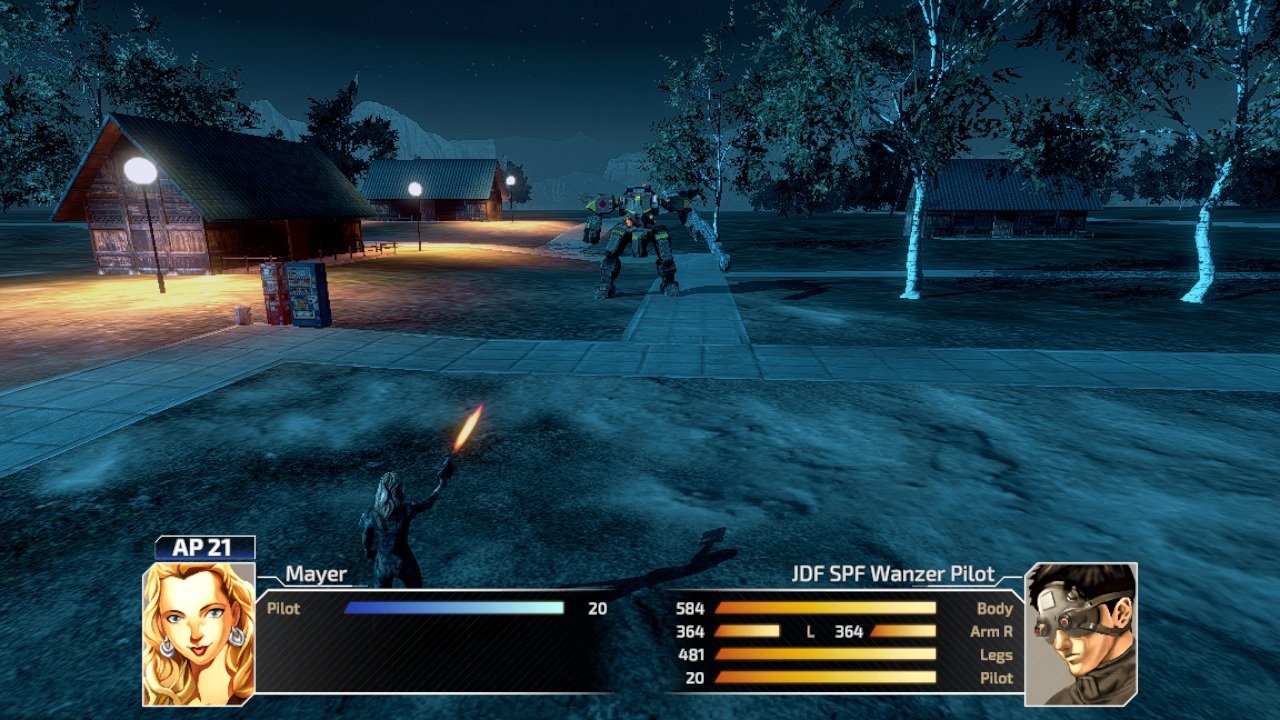Expand the Mayer name header

(x=313, y=574)
